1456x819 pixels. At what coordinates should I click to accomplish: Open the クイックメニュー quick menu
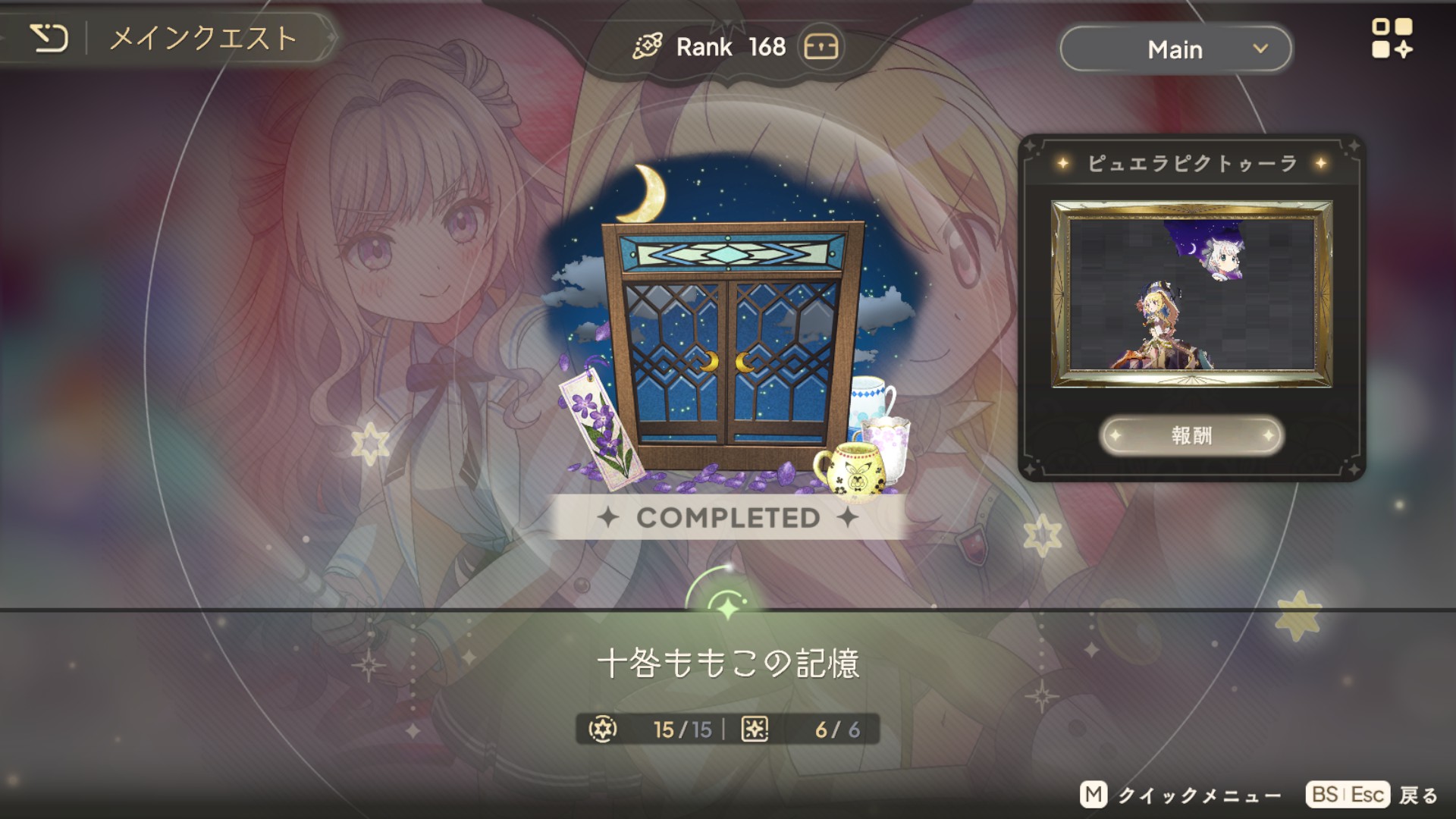tap(1181, 795)
